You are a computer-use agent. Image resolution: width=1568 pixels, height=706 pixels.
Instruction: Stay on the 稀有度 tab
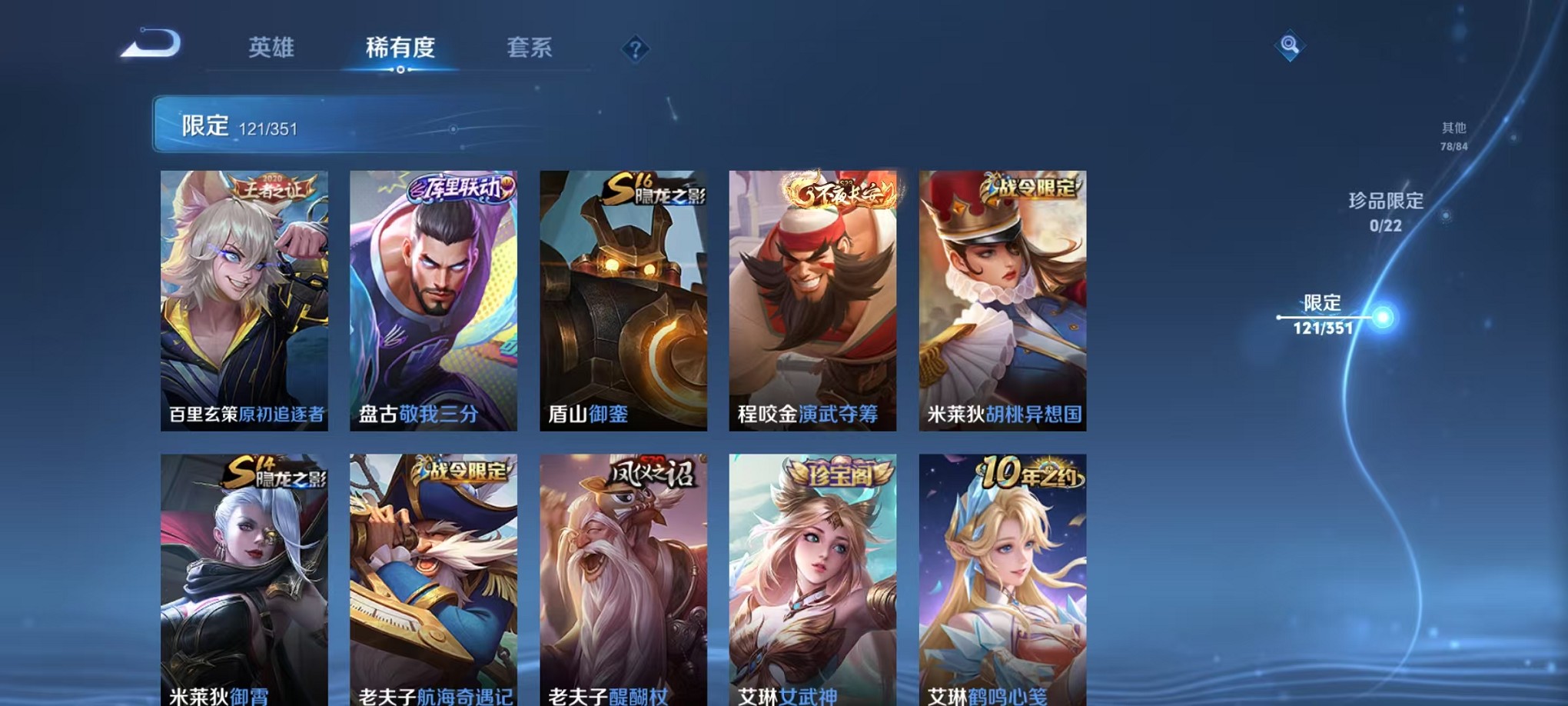click(398, 48)
